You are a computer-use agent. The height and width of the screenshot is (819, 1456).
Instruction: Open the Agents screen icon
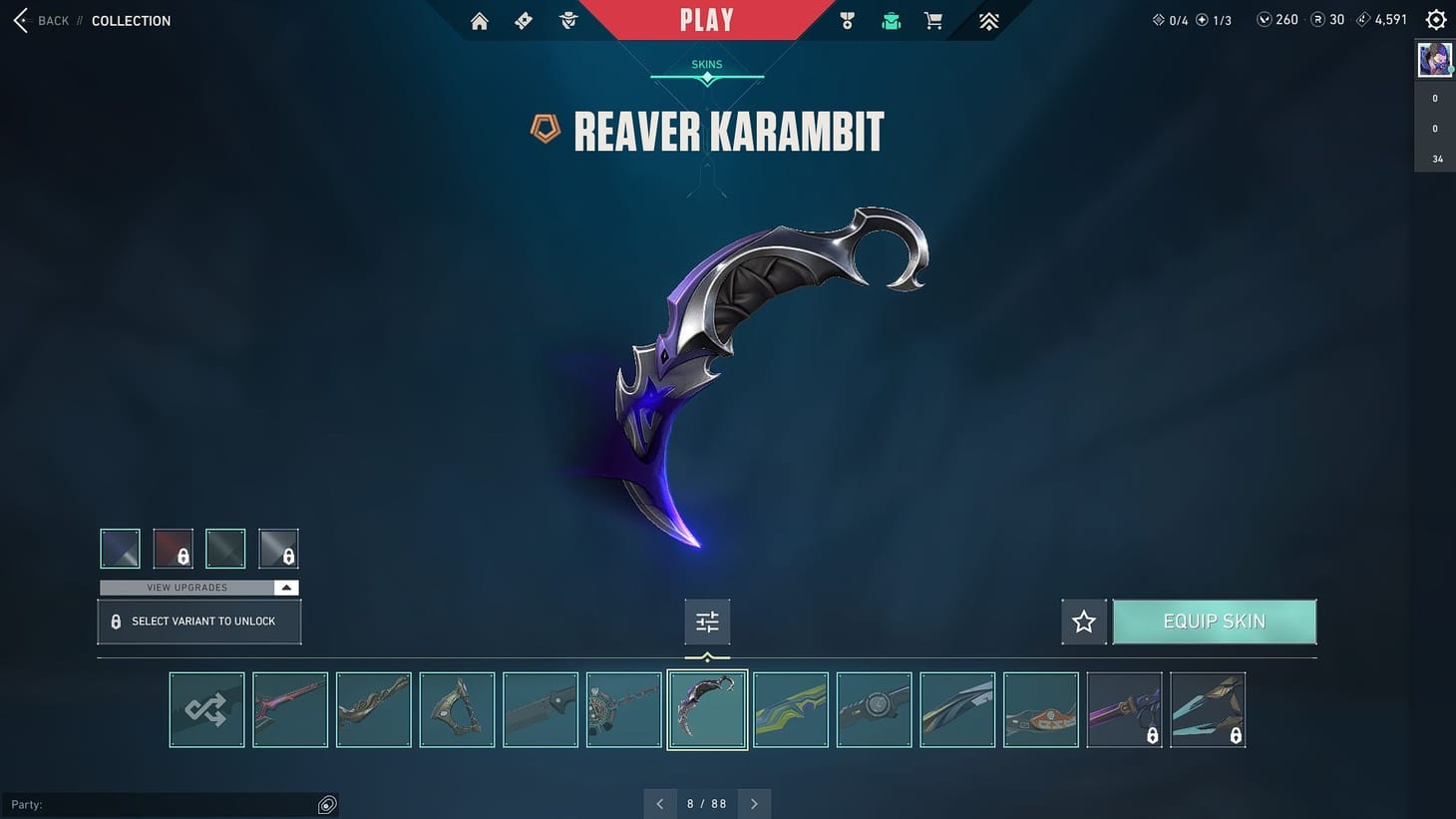pyautogui.click(x=567, y=20)
